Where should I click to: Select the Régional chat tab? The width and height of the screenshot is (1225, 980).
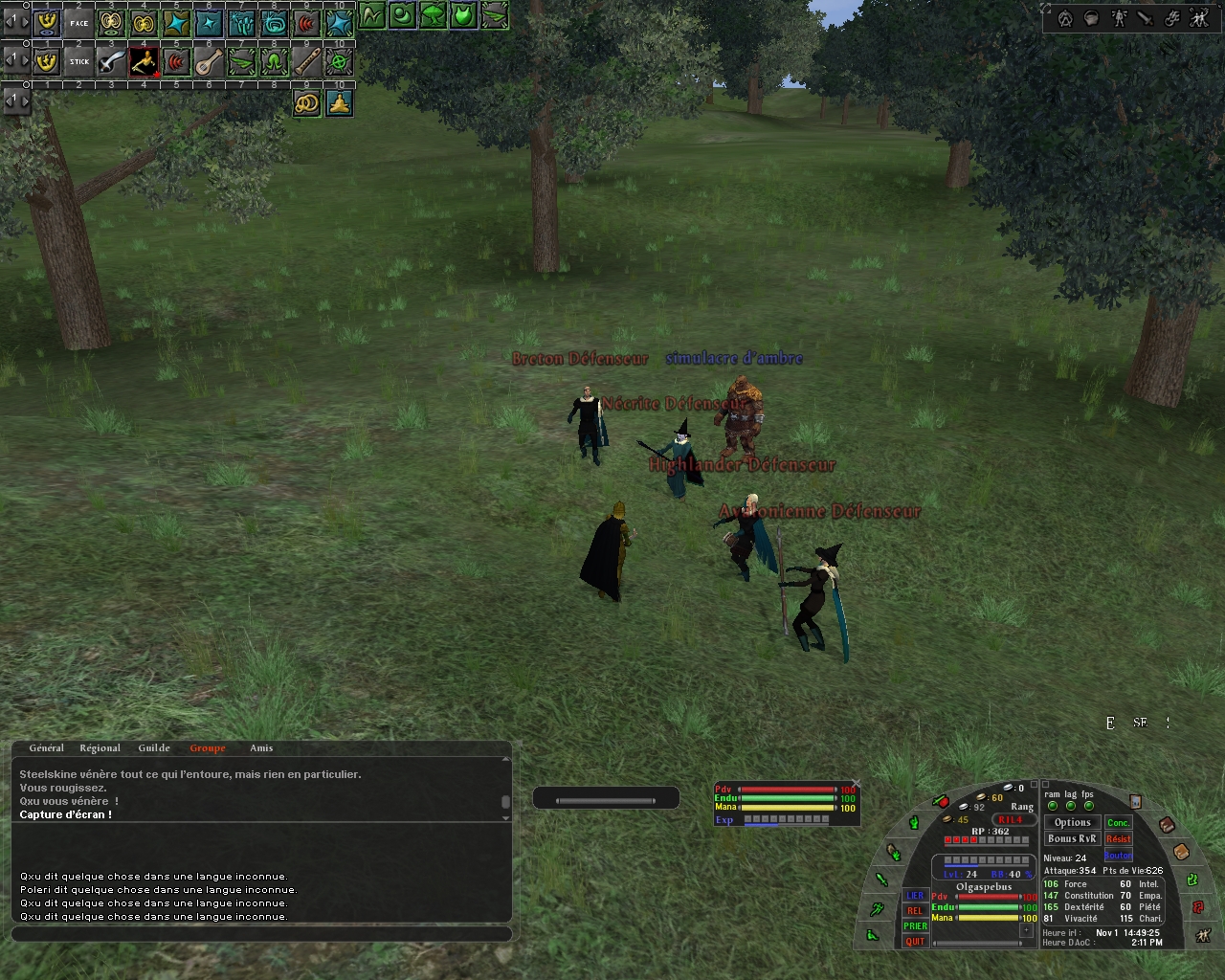pyautogui.click(x=100, y=748)
